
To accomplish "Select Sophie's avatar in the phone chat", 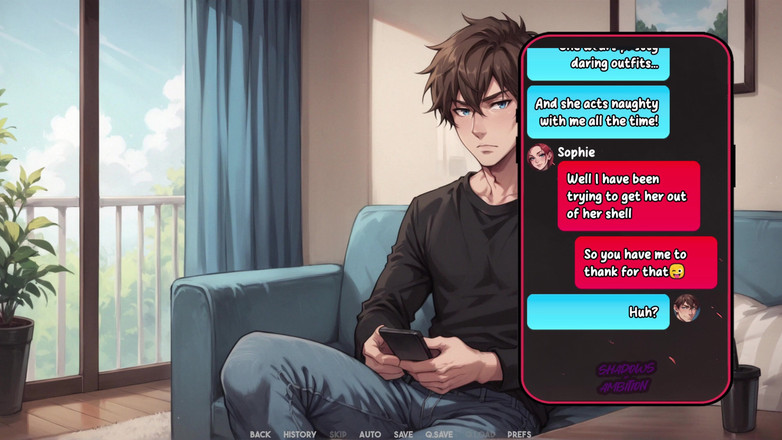I will click(x=540, y=156).
